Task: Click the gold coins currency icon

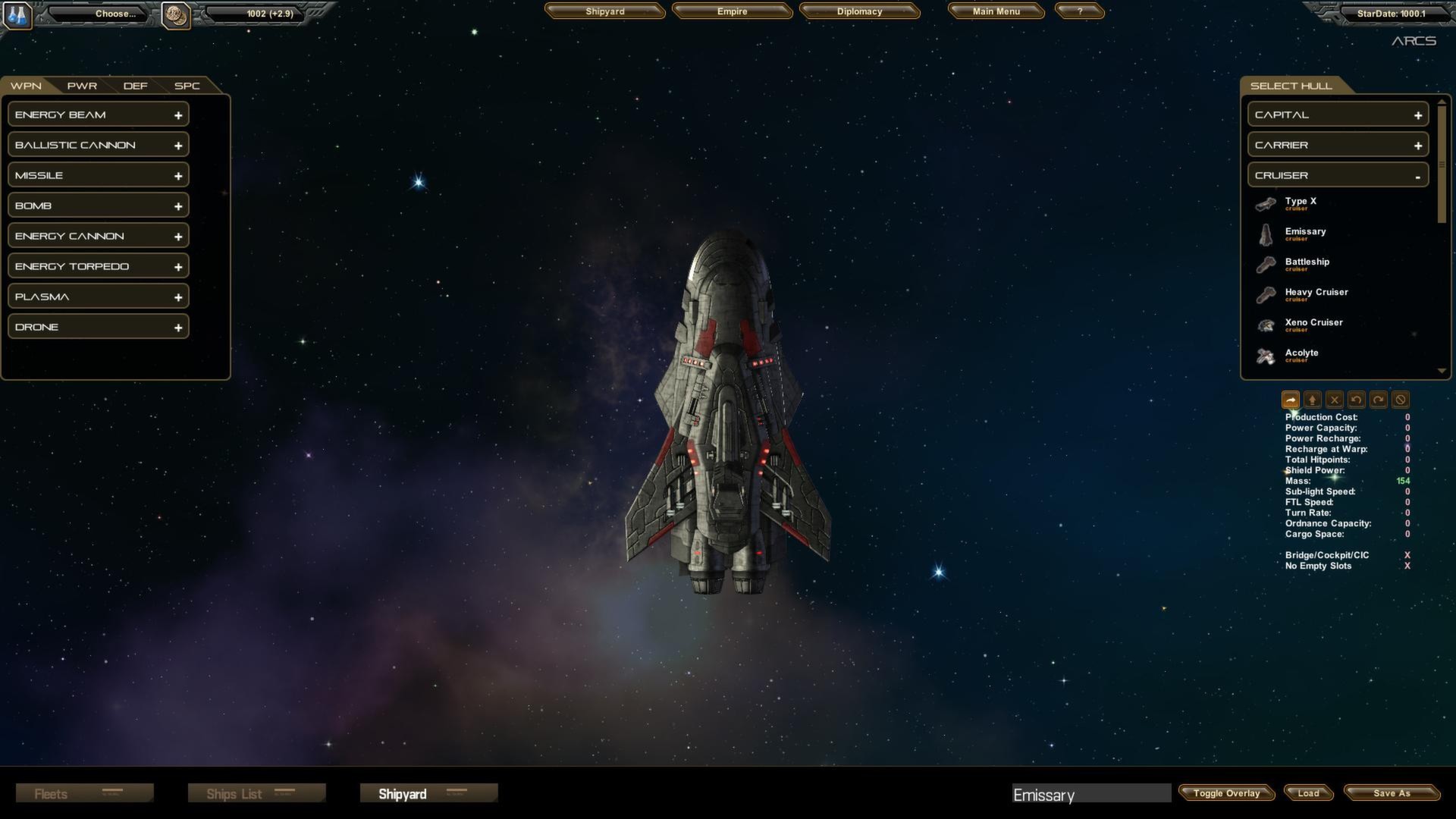Action: tap(176, 15)
